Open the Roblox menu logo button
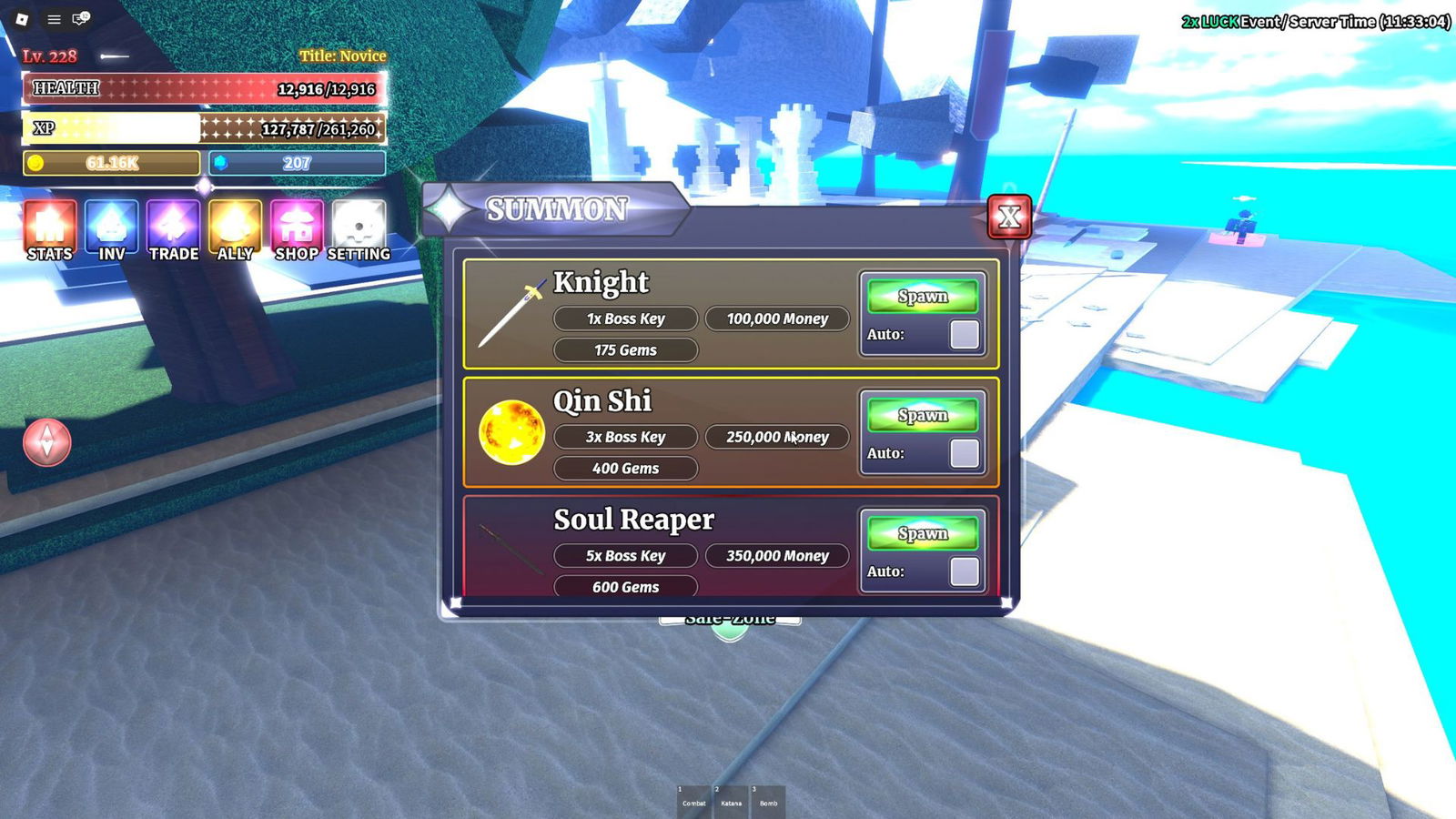The height and width of the screenshot is (819, 1456). click(x=23, y=19)
